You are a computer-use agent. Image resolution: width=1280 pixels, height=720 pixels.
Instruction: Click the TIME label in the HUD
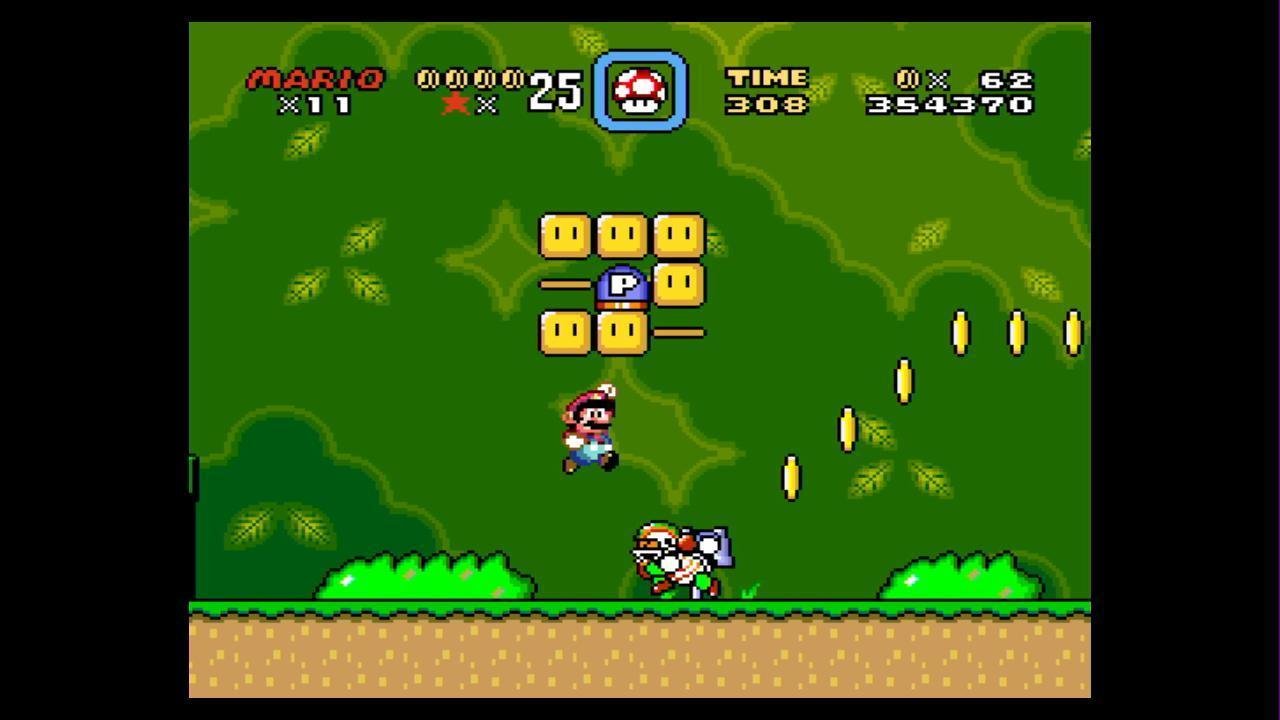tap(768, 75)
